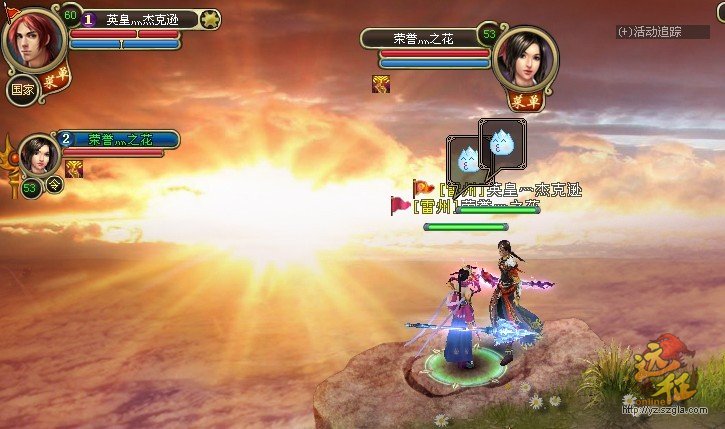Select the target portrait of 荣誉之花
Screen dimensions: 725x429
pos(525,59)
